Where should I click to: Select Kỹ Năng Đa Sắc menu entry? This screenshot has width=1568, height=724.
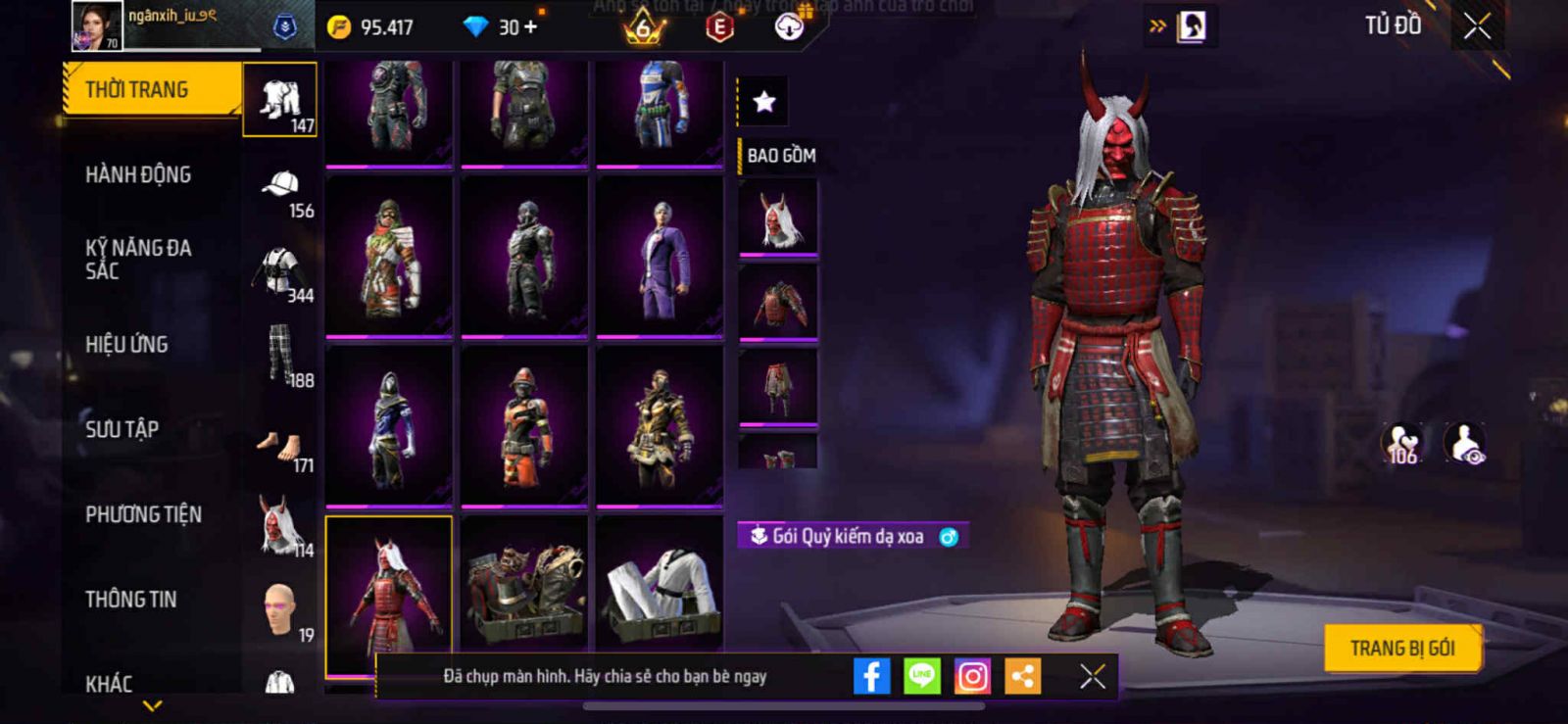[x=138, y=260]
